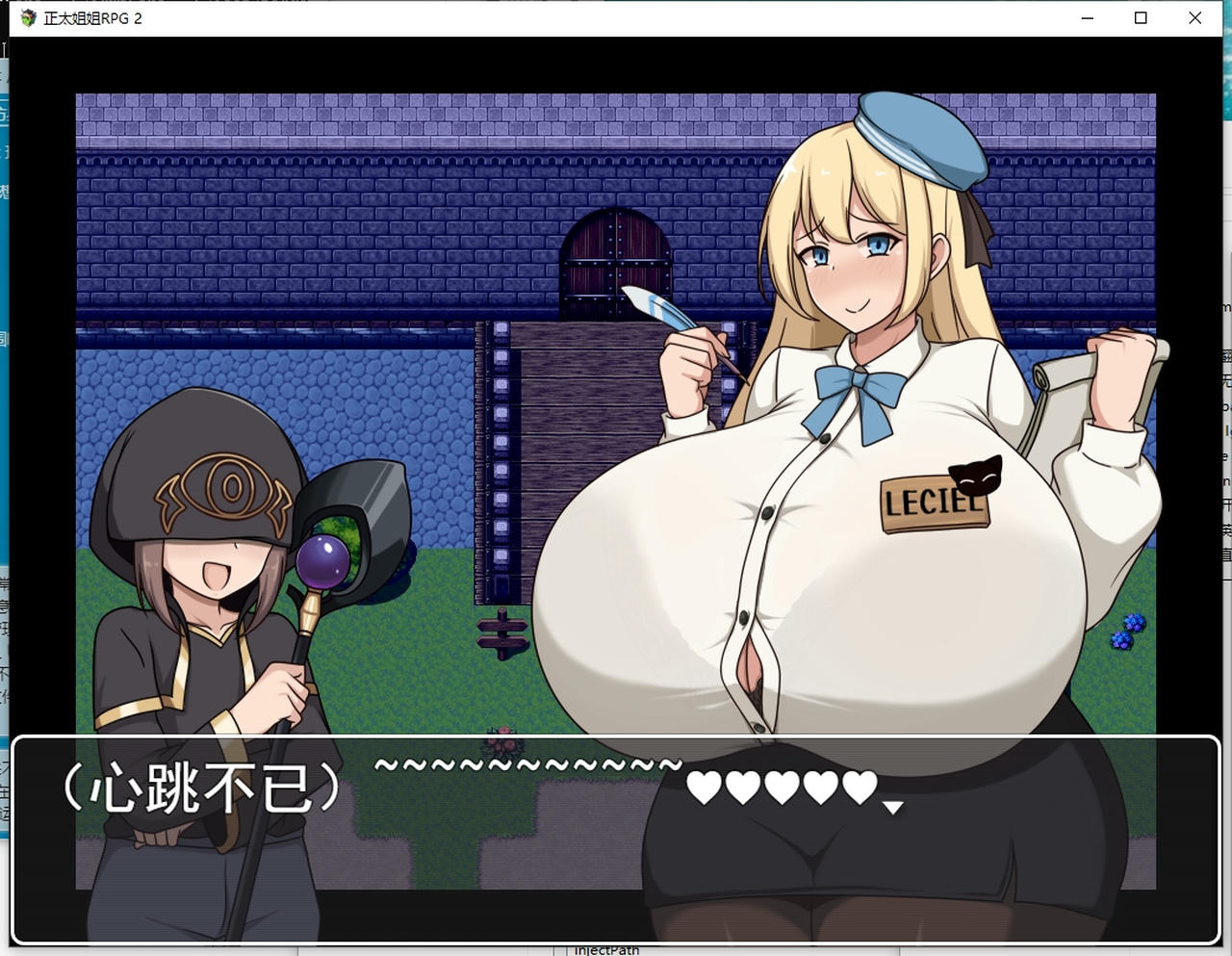
Task: Minimize the game window
Action: point(1087,17)
